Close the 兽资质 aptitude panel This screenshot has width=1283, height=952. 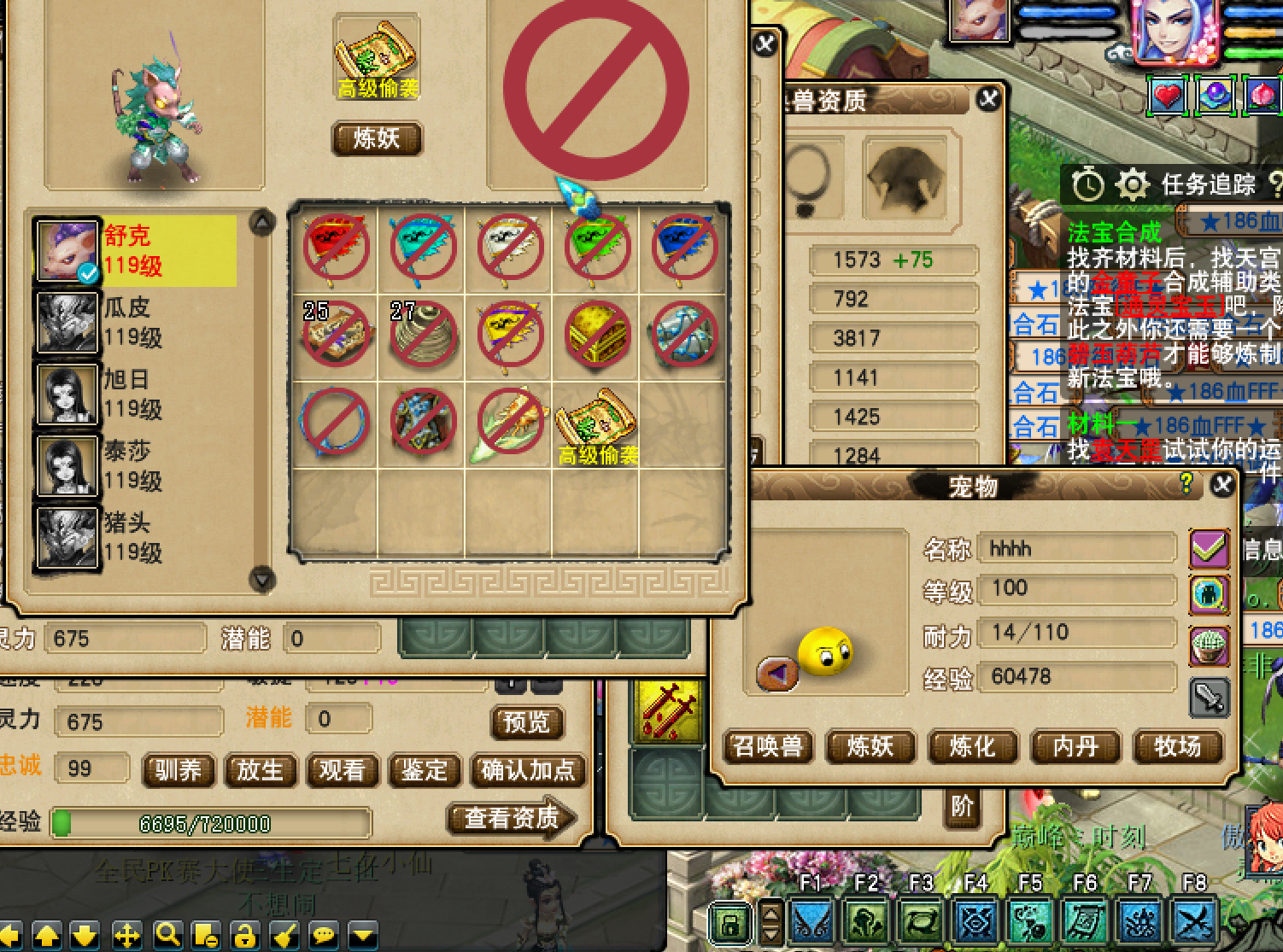pos(988,99)
